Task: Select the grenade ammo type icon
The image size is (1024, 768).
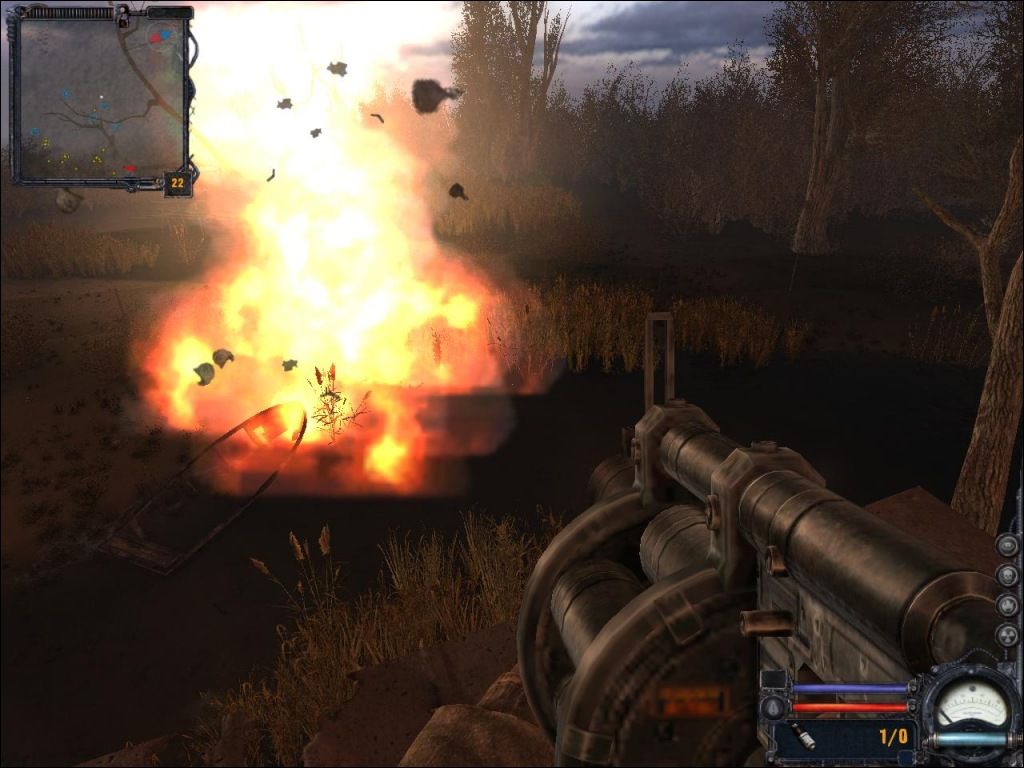Action: tap(804, 737)
